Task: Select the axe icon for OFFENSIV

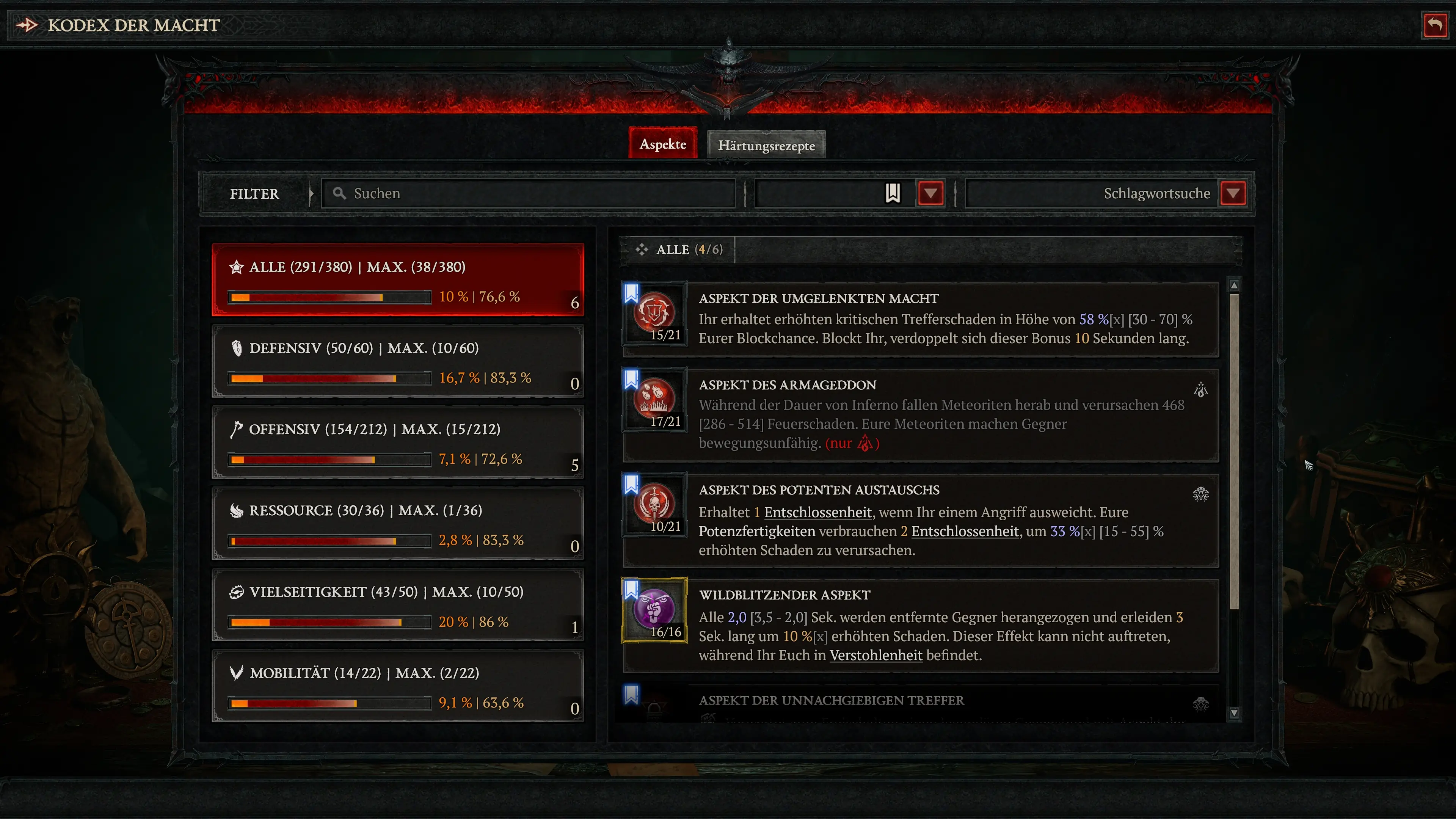Action: (237, 430)
